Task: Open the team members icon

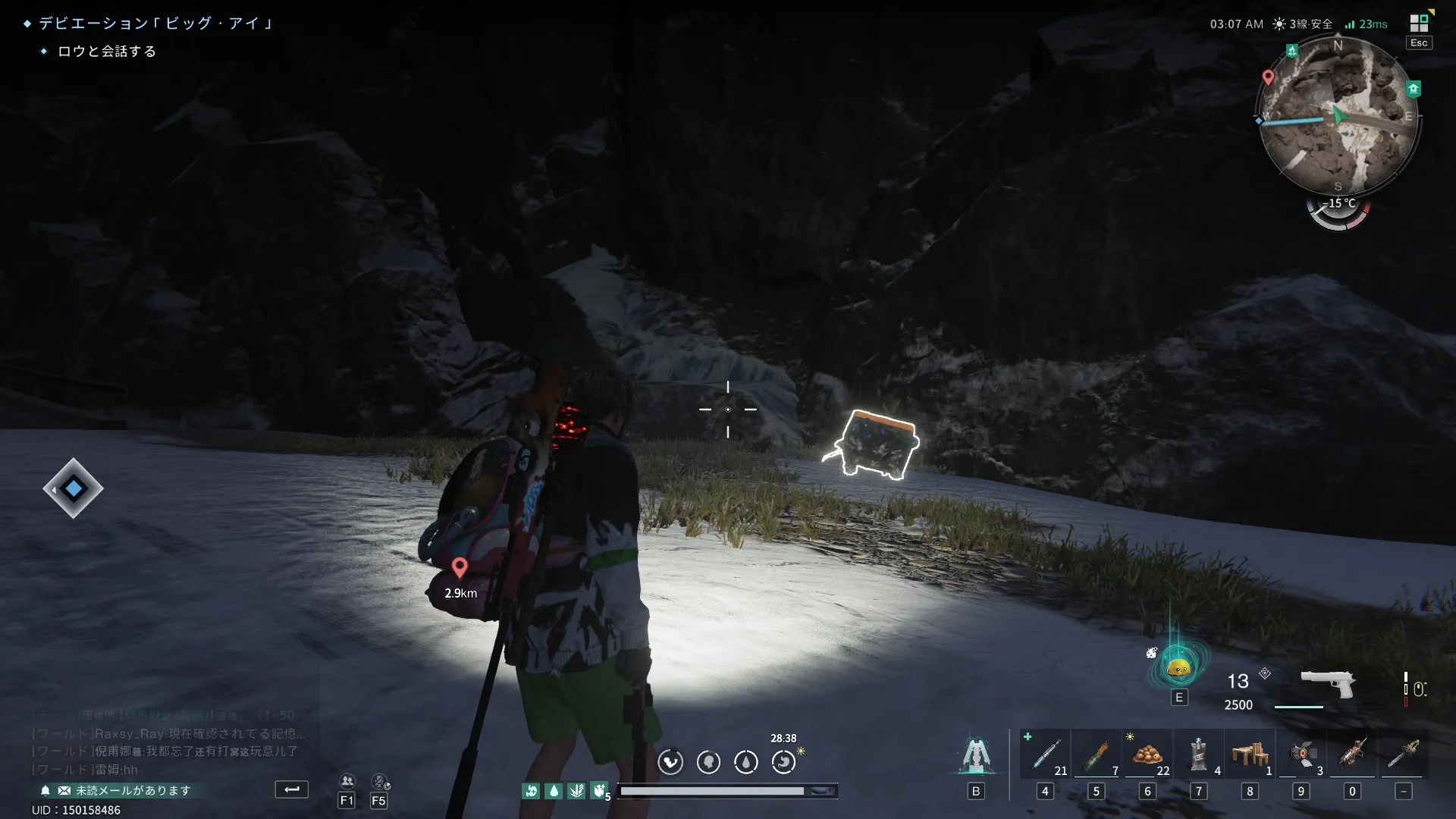Action: [x=347, y=781]
